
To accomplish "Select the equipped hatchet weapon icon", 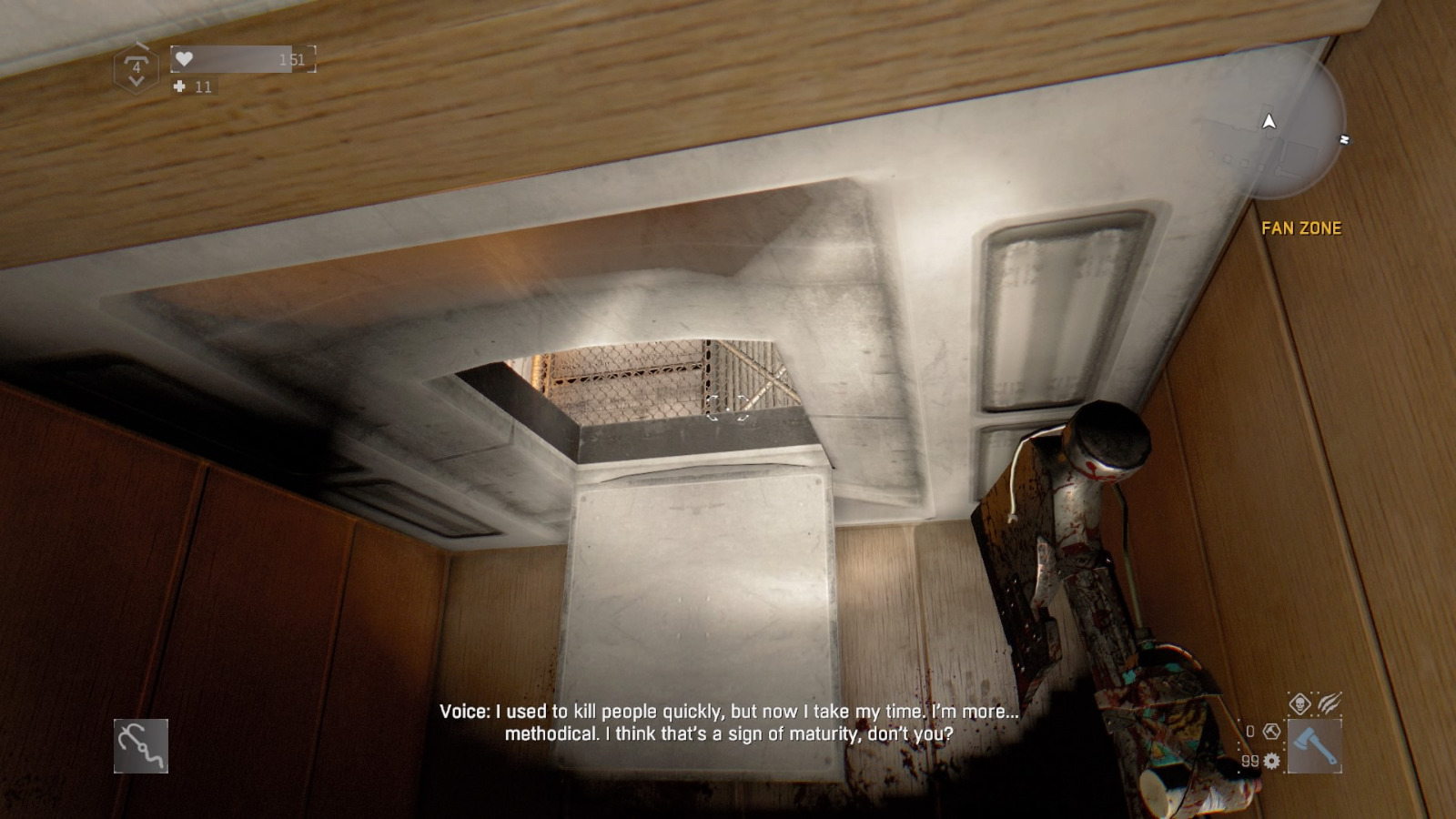I will pos(1315,744).
